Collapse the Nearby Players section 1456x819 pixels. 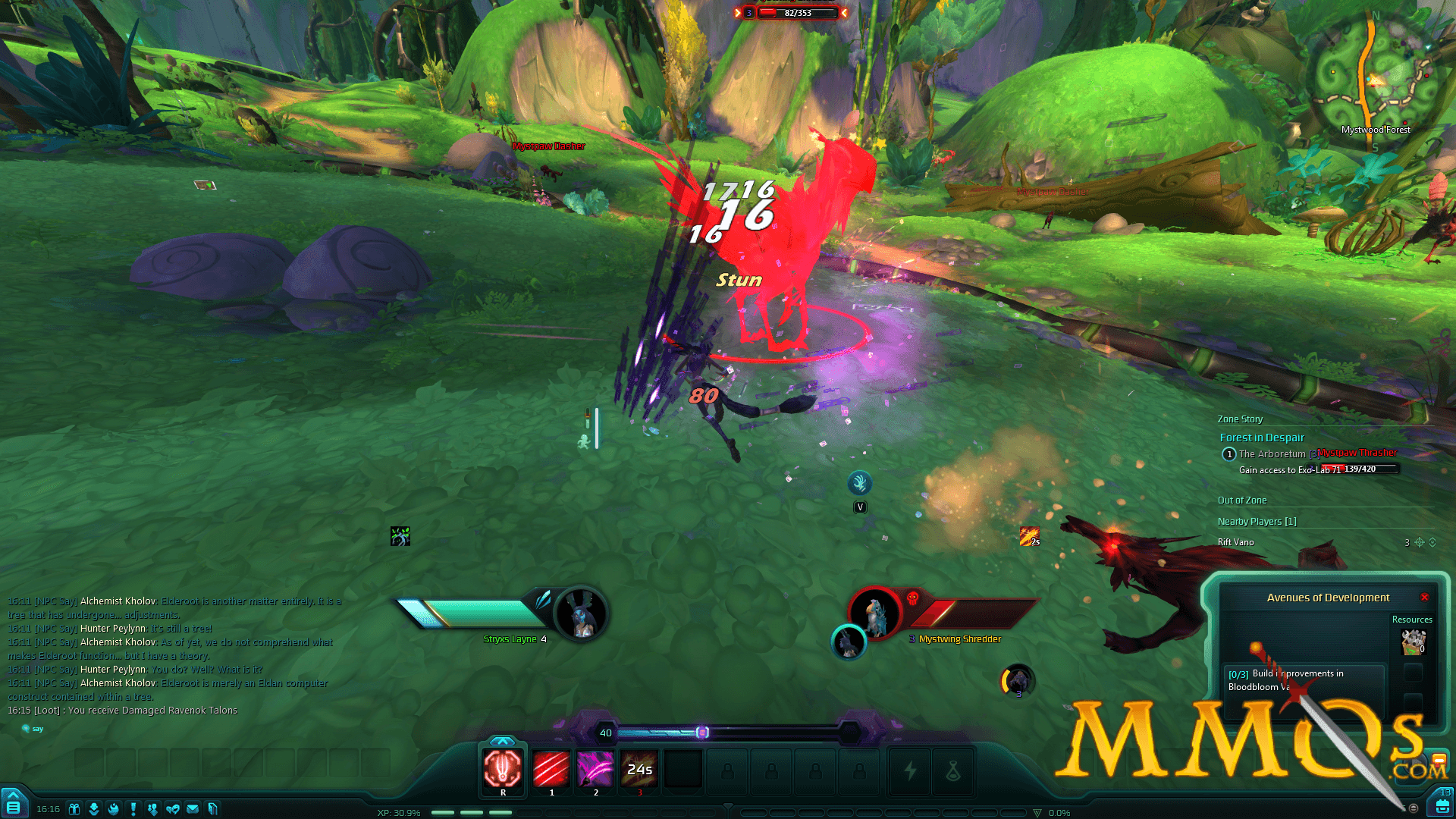coord(1257,521)
